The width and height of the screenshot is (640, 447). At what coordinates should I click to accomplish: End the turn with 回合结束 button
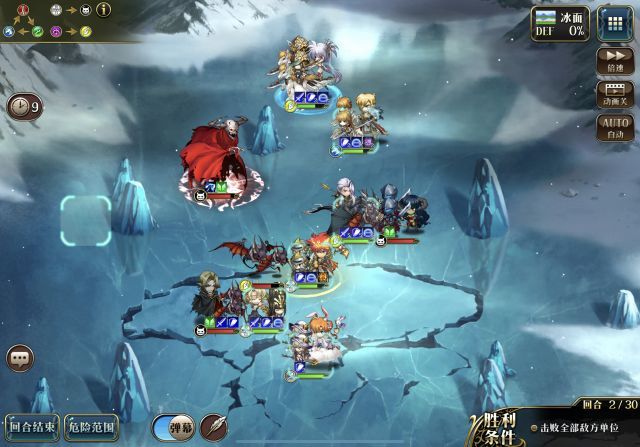pos(32,427)
